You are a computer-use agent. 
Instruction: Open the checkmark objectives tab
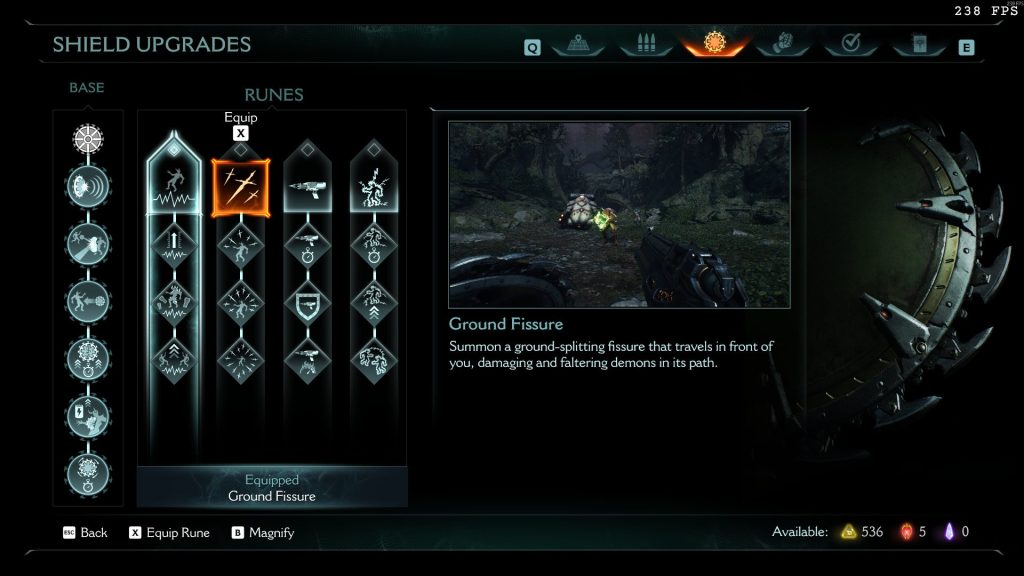point(851,44)
